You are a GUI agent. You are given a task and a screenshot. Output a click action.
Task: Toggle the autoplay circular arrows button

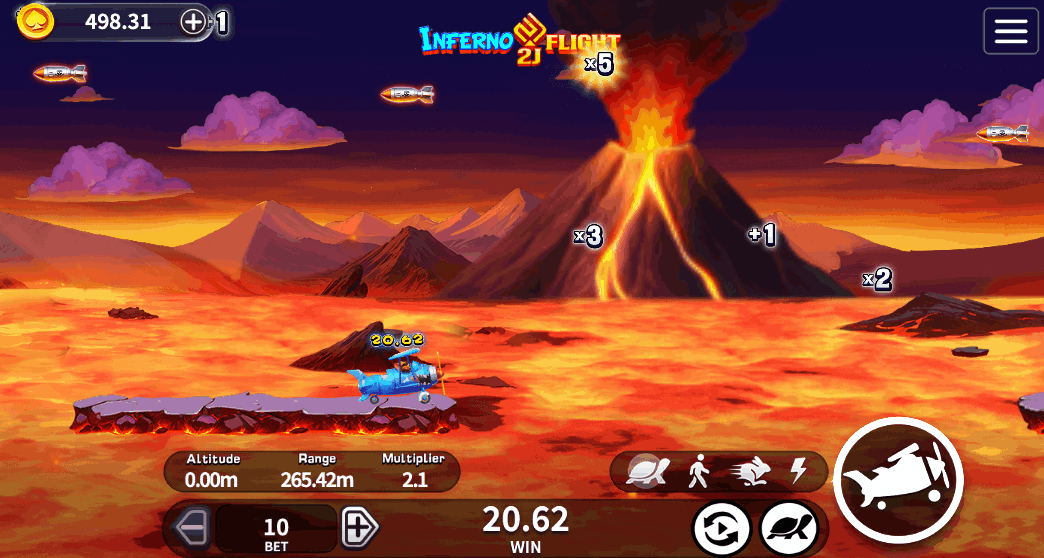720,528
